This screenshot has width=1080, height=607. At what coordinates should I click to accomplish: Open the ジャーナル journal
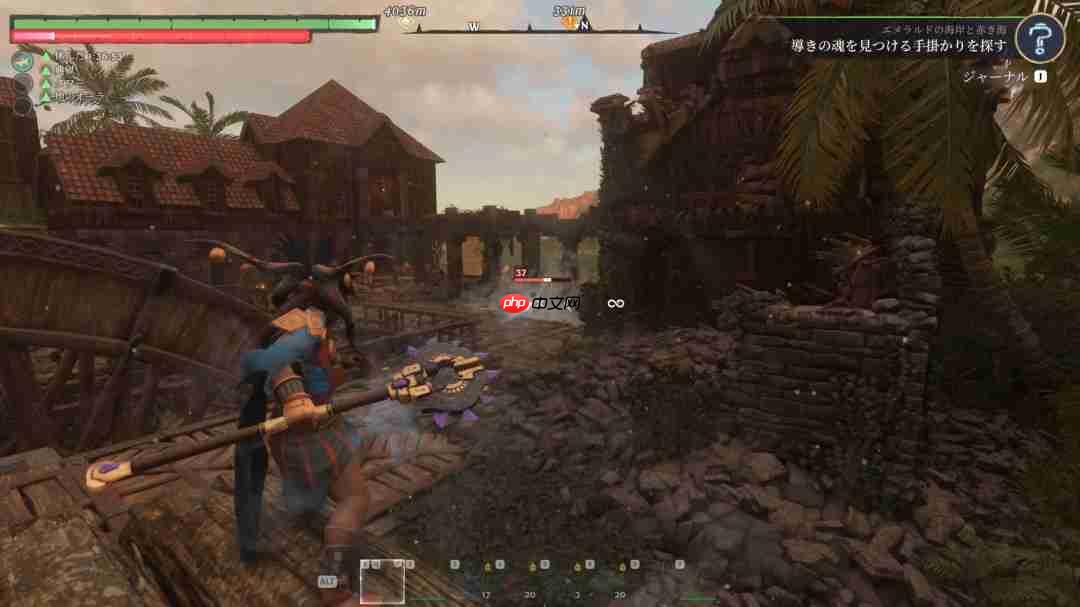[994, 76]
